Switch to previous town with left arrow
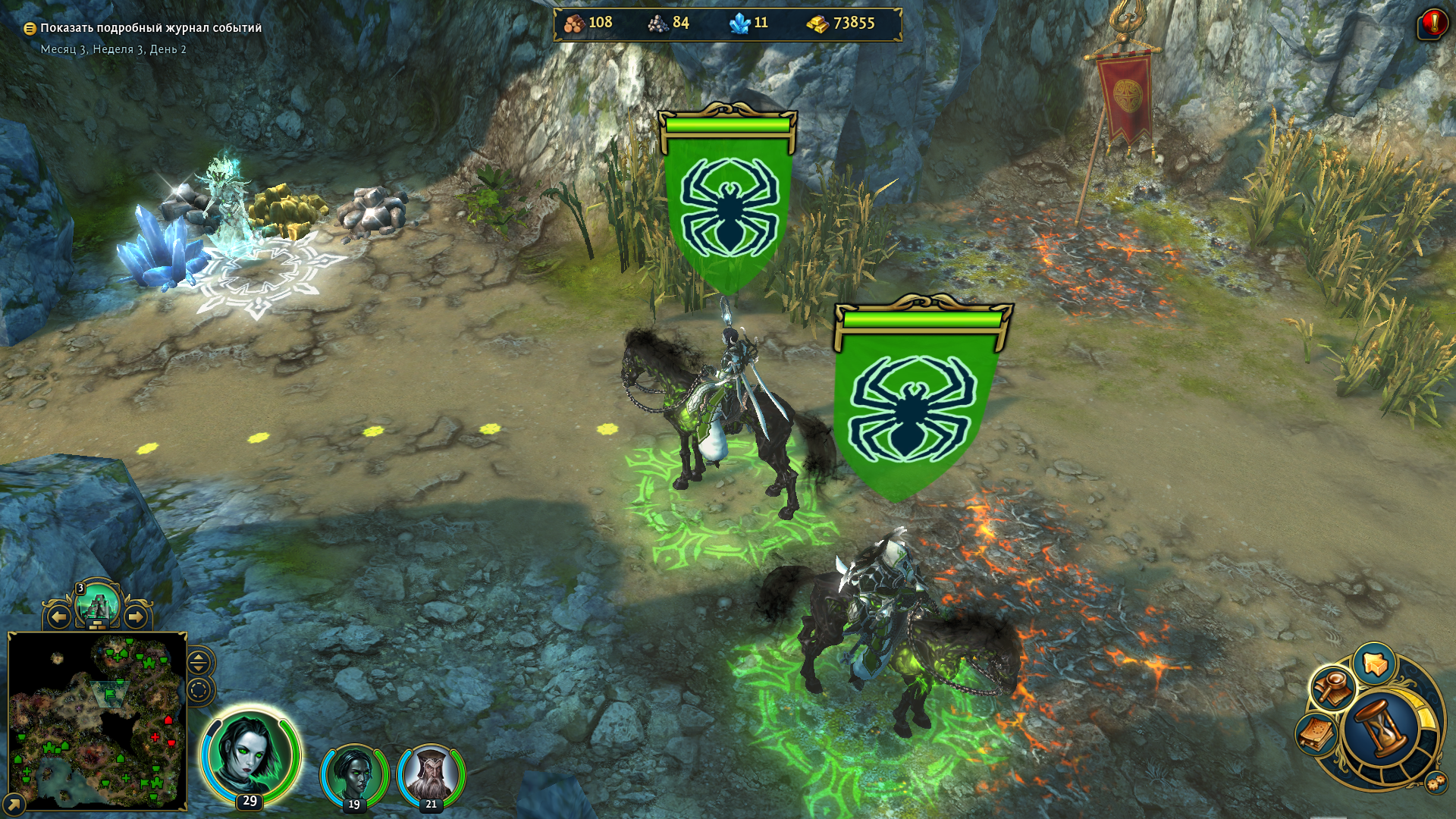The image size is (1456, 819). click(59, 617)
